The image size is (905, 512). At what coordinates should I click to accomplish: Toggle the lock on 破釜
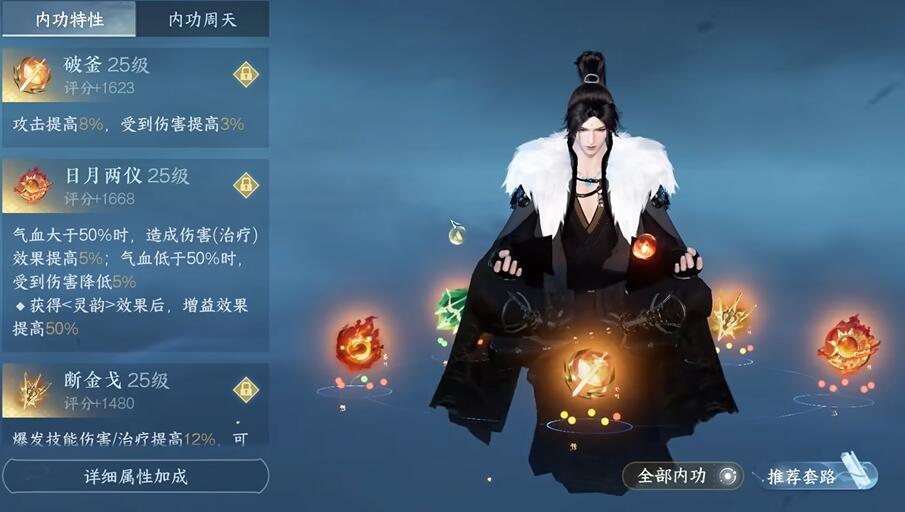click(x=245, y=74)
